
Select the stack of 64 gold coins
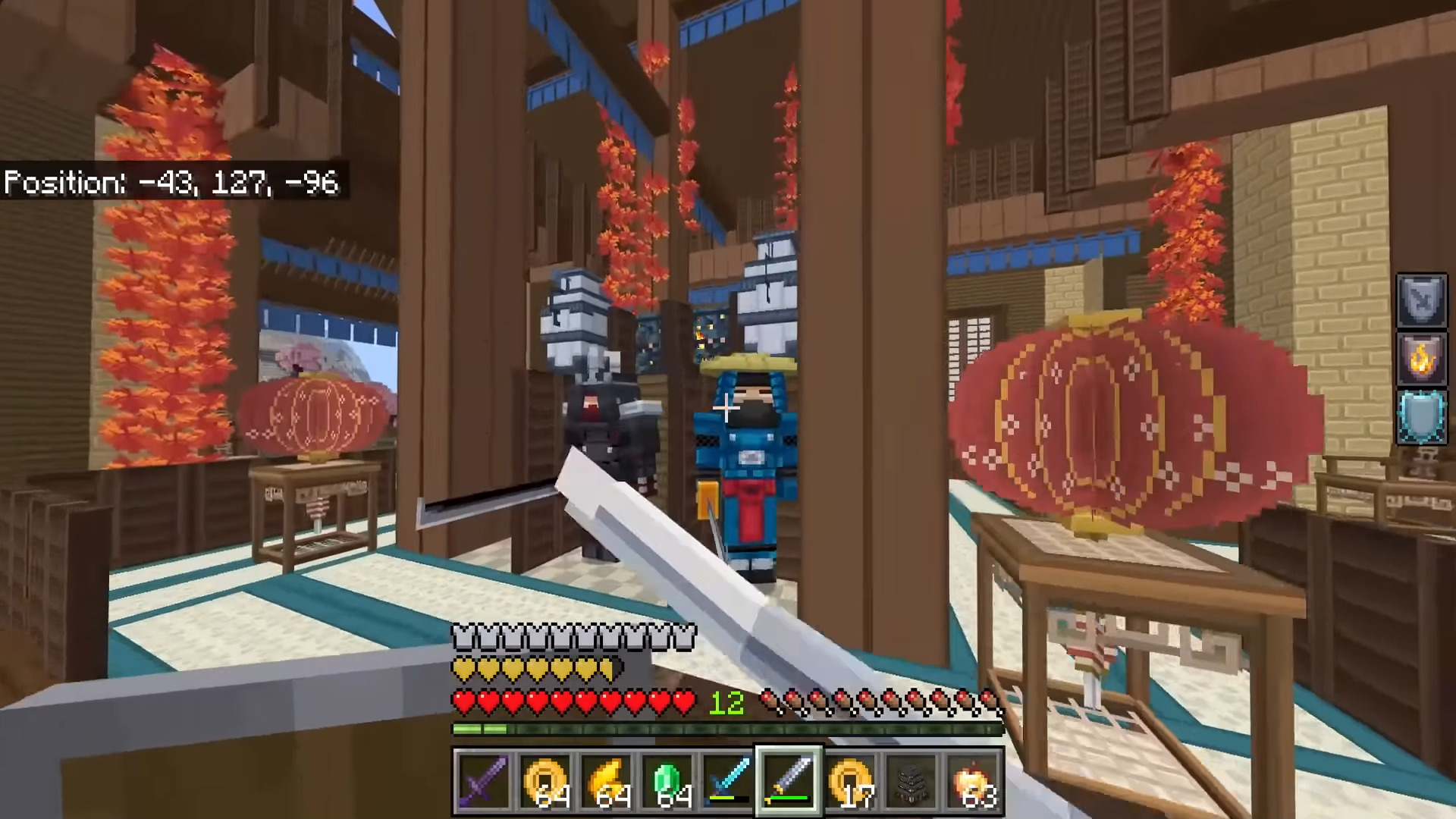point(545,781)
